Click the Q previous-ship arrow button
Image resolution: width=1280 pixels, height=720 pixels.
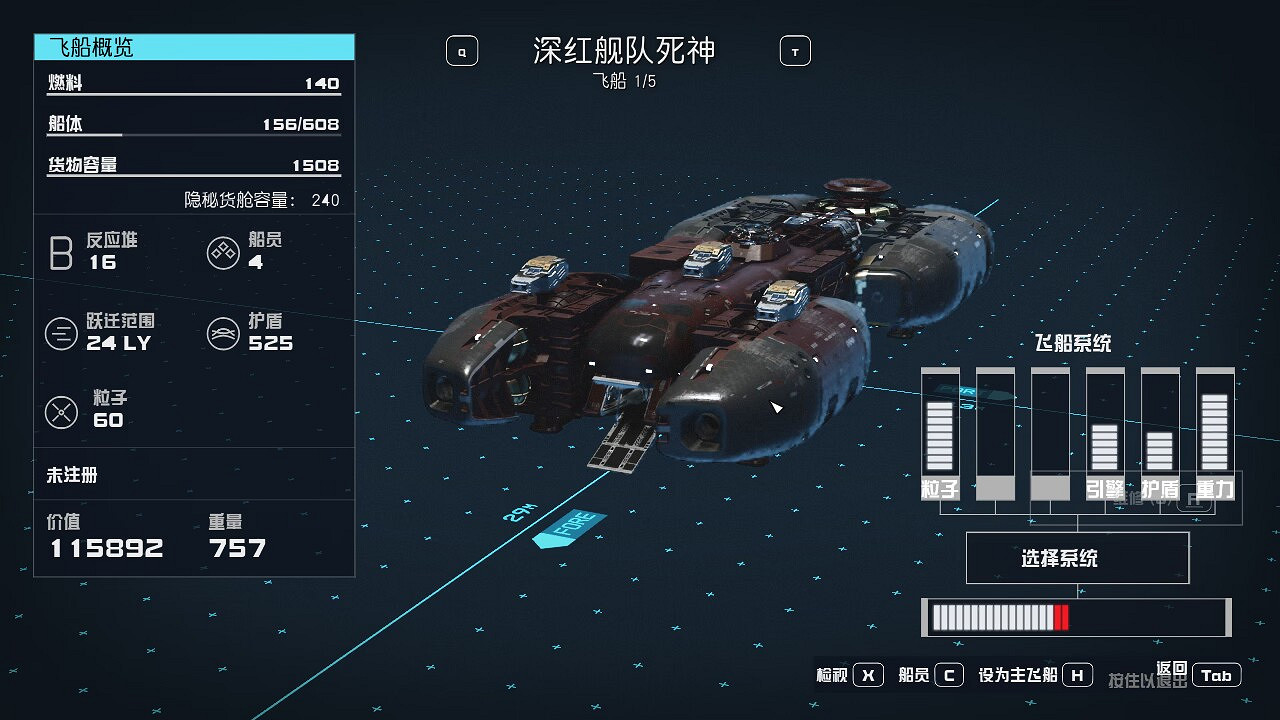point(461,50)
